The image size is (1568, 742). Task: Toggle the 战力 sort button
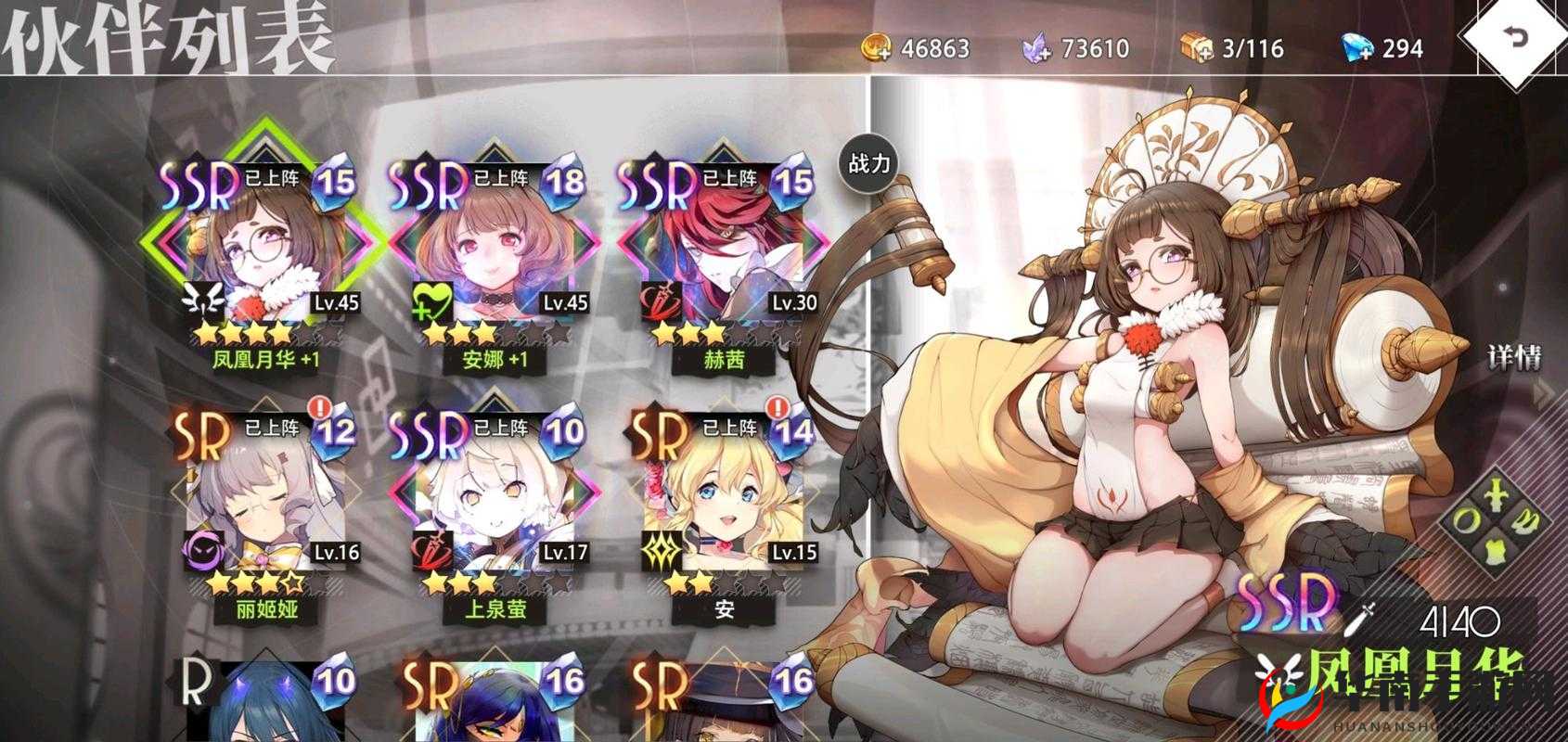(869, 164)
